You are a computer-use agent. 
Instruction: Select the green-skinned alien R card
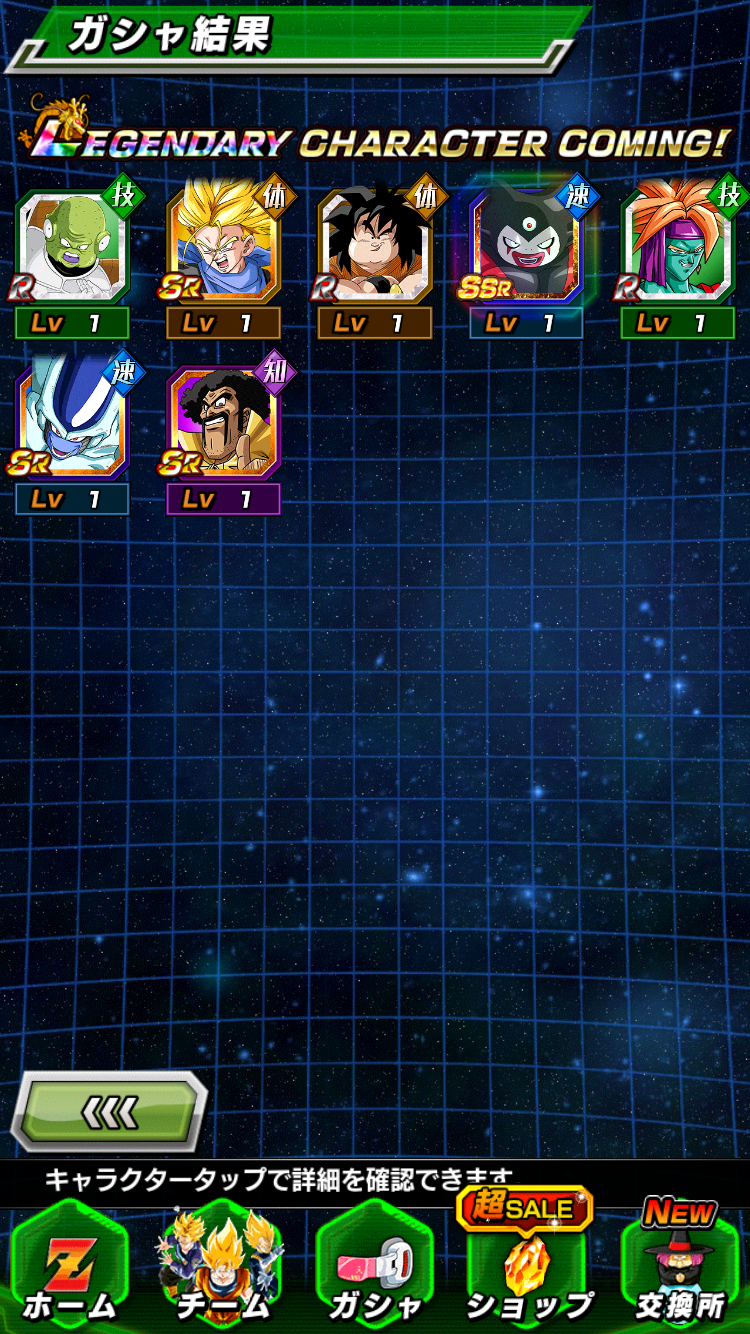point(72,250)
